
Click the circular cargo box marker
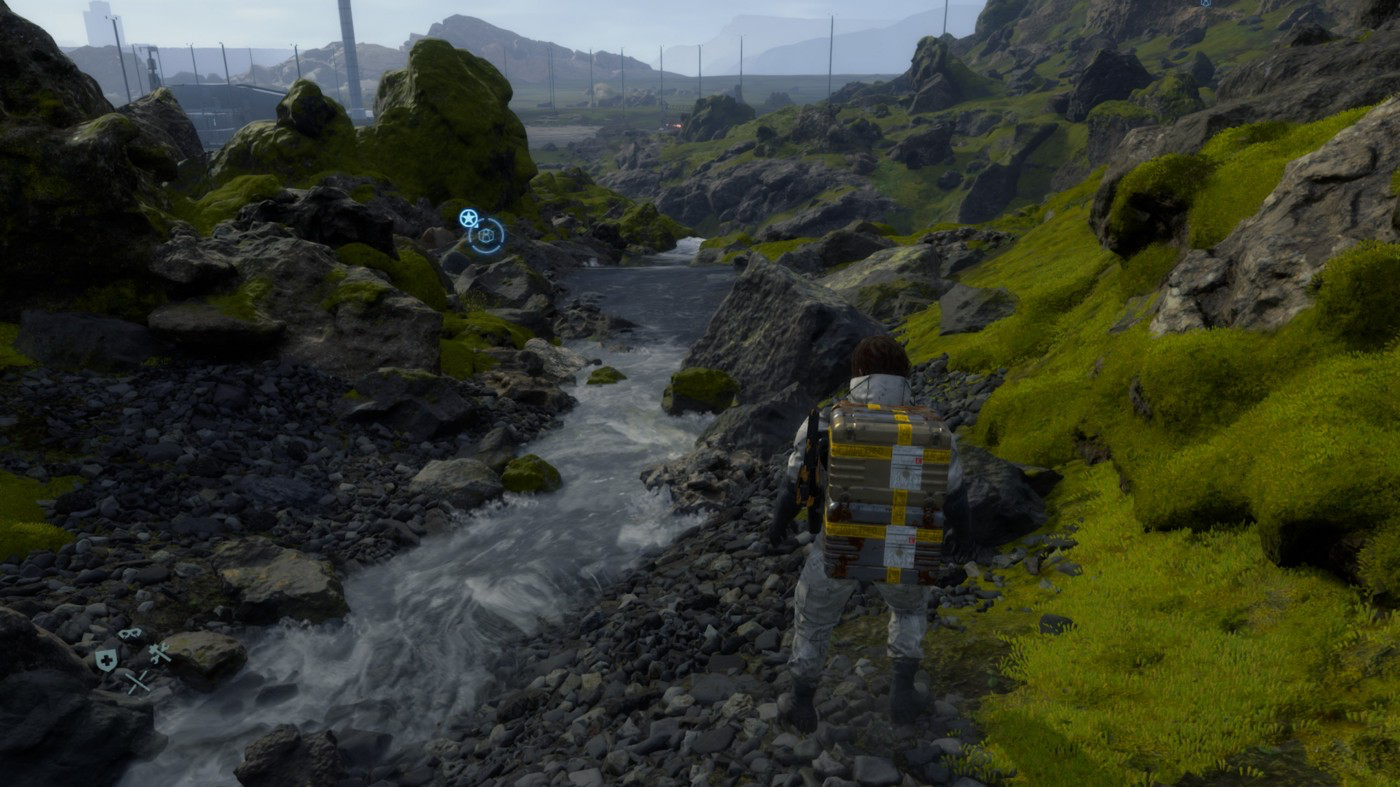coord(487,236)
